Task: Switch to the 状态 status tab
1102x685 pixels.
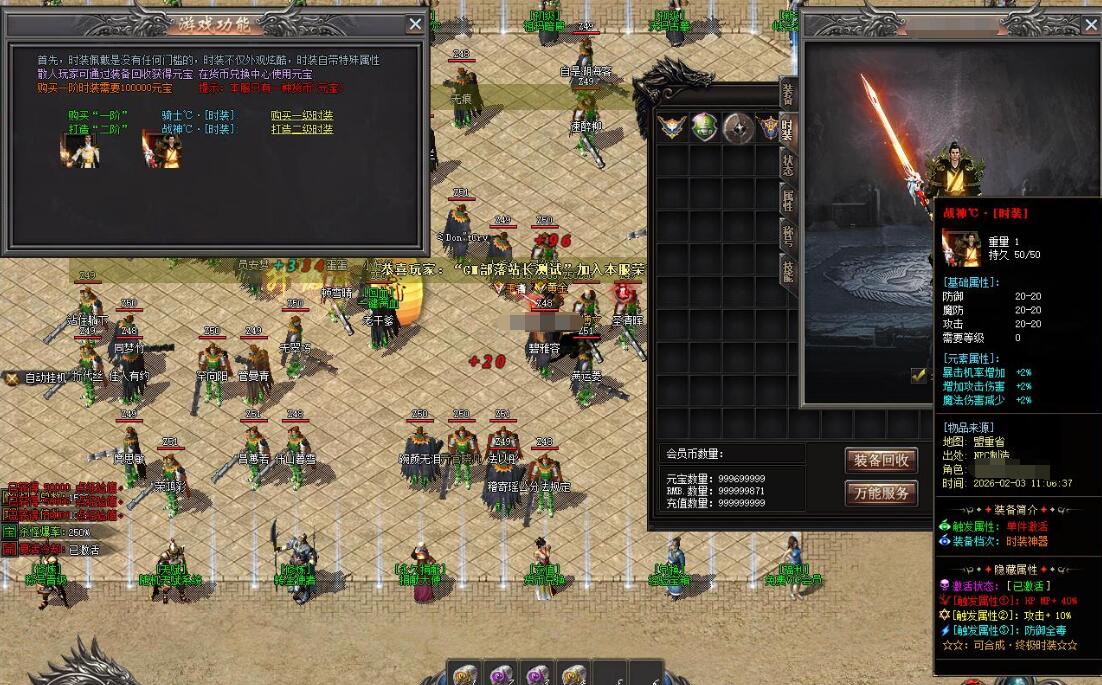Action: (x=788, y=165)
